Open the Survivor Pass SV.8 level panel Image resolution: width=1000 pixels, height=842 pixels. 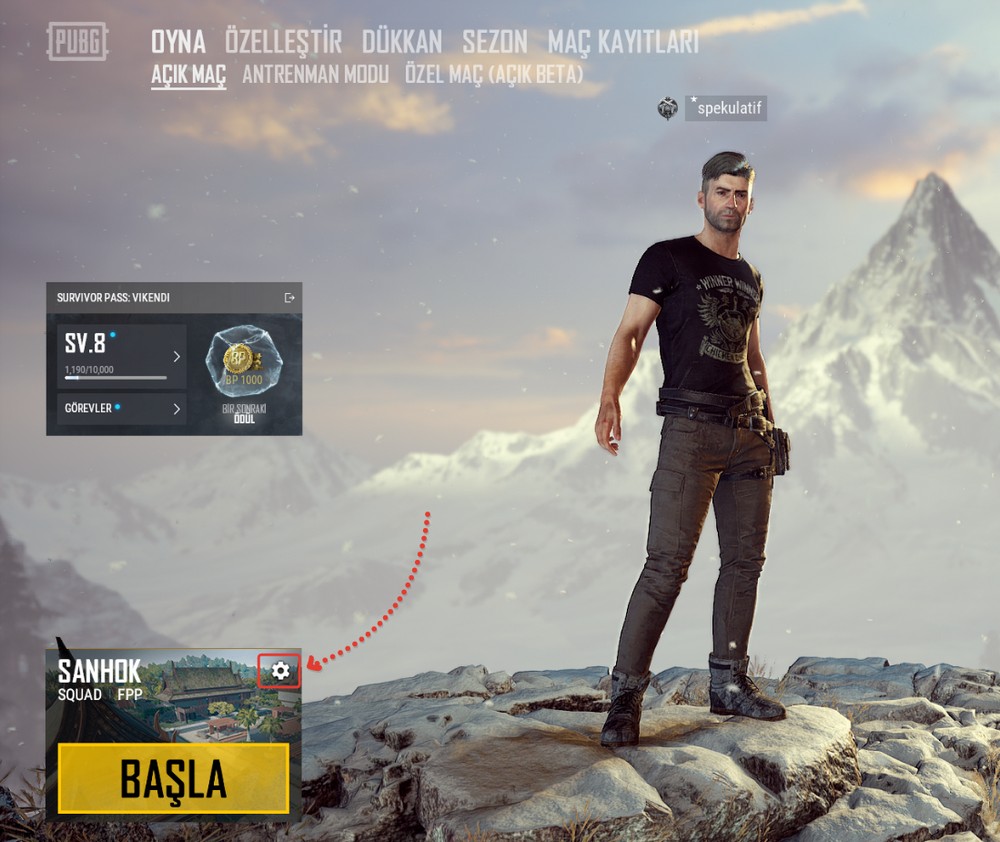coord(121,356)
